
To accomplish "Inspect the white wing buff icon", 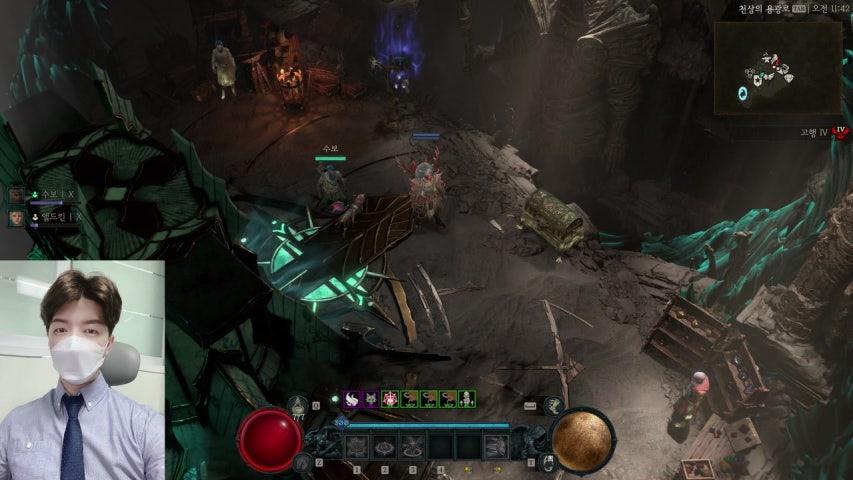I will pos(351,398).
